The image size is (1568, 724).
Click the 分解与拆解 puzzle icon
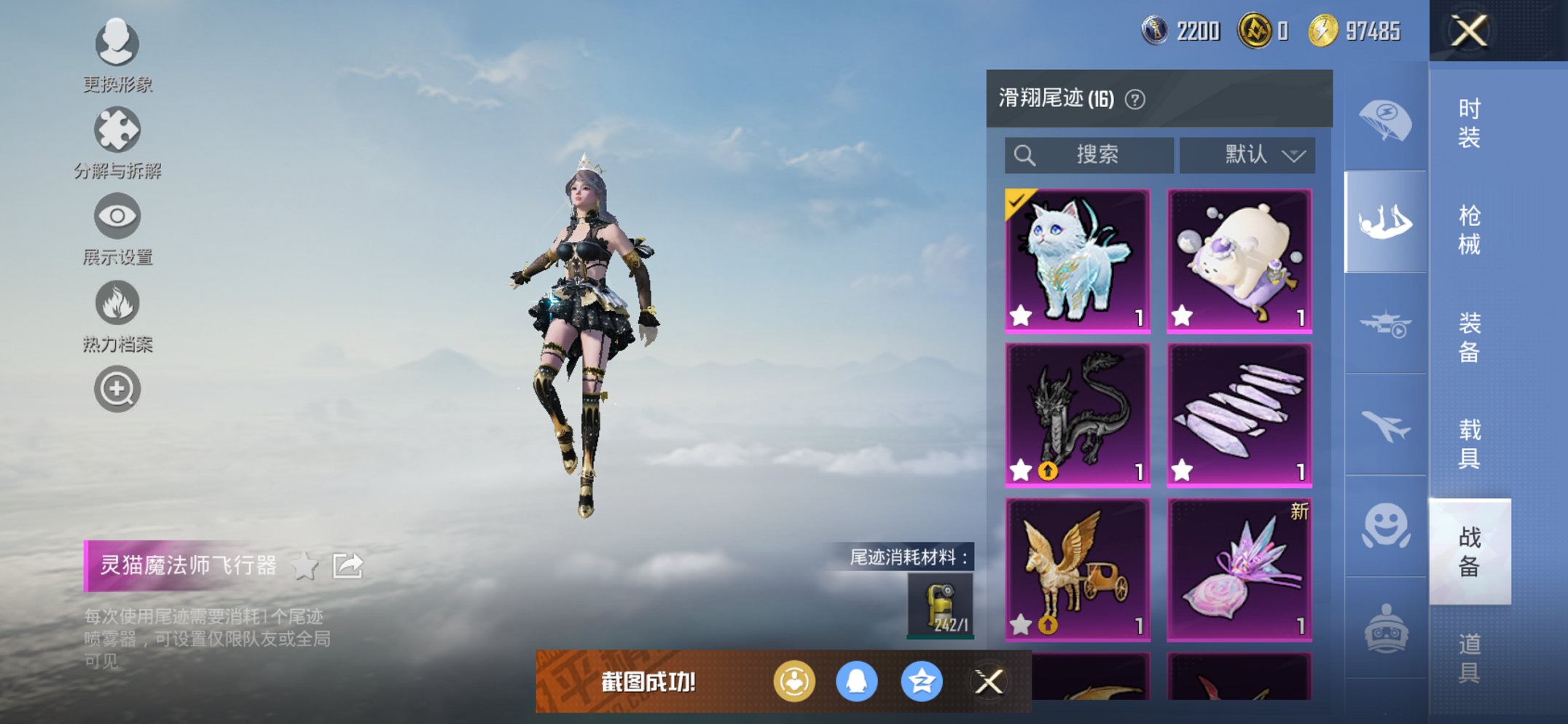click(x=117, y=132)
